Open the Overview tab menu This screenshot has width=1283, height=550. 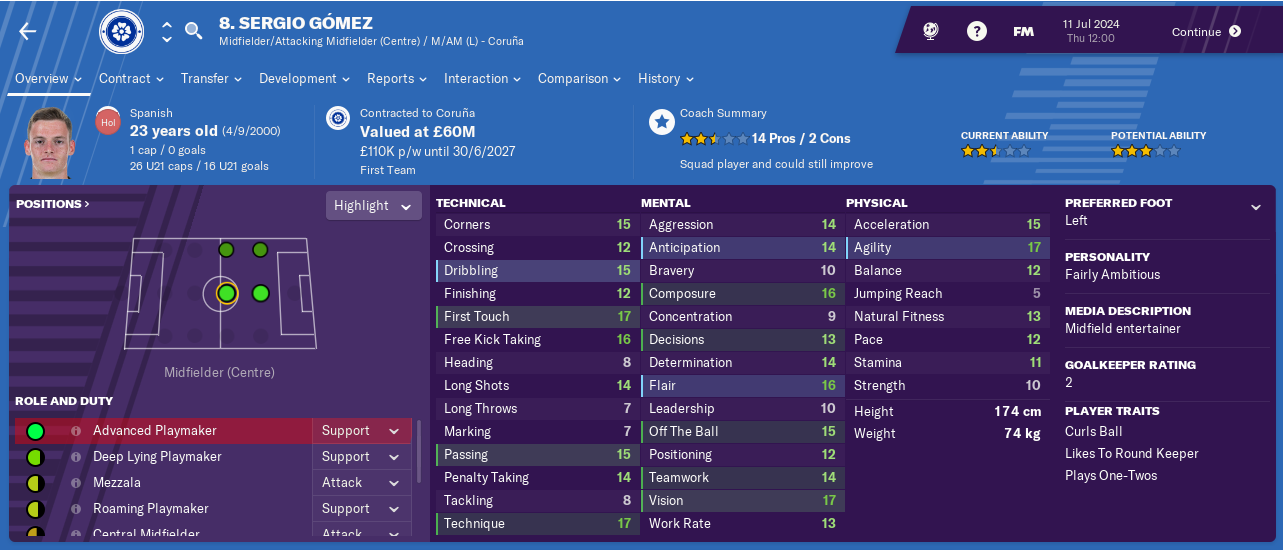click(x=48, y=78)
